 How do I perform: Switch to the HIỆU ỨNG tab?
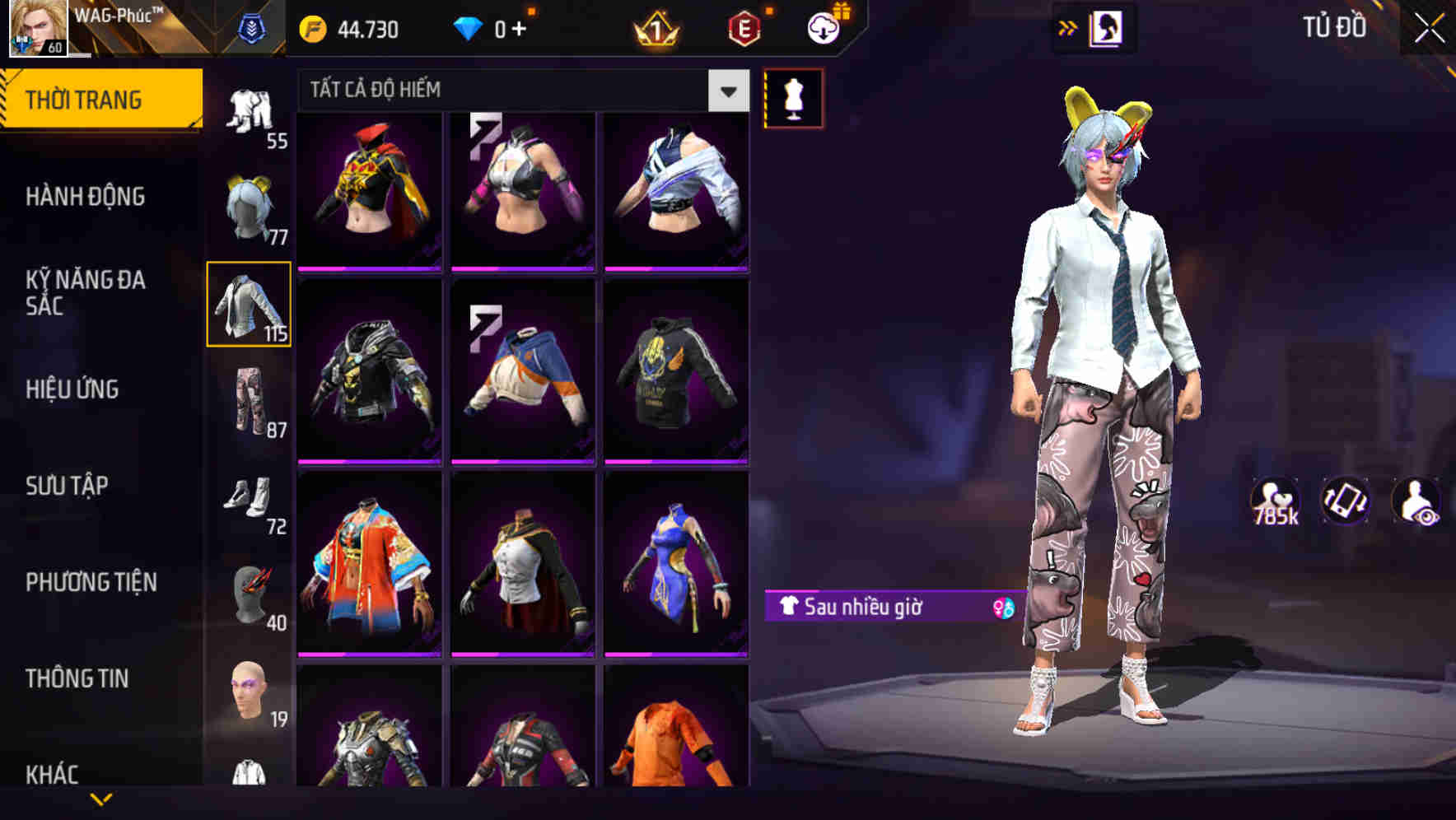point(72,389)
